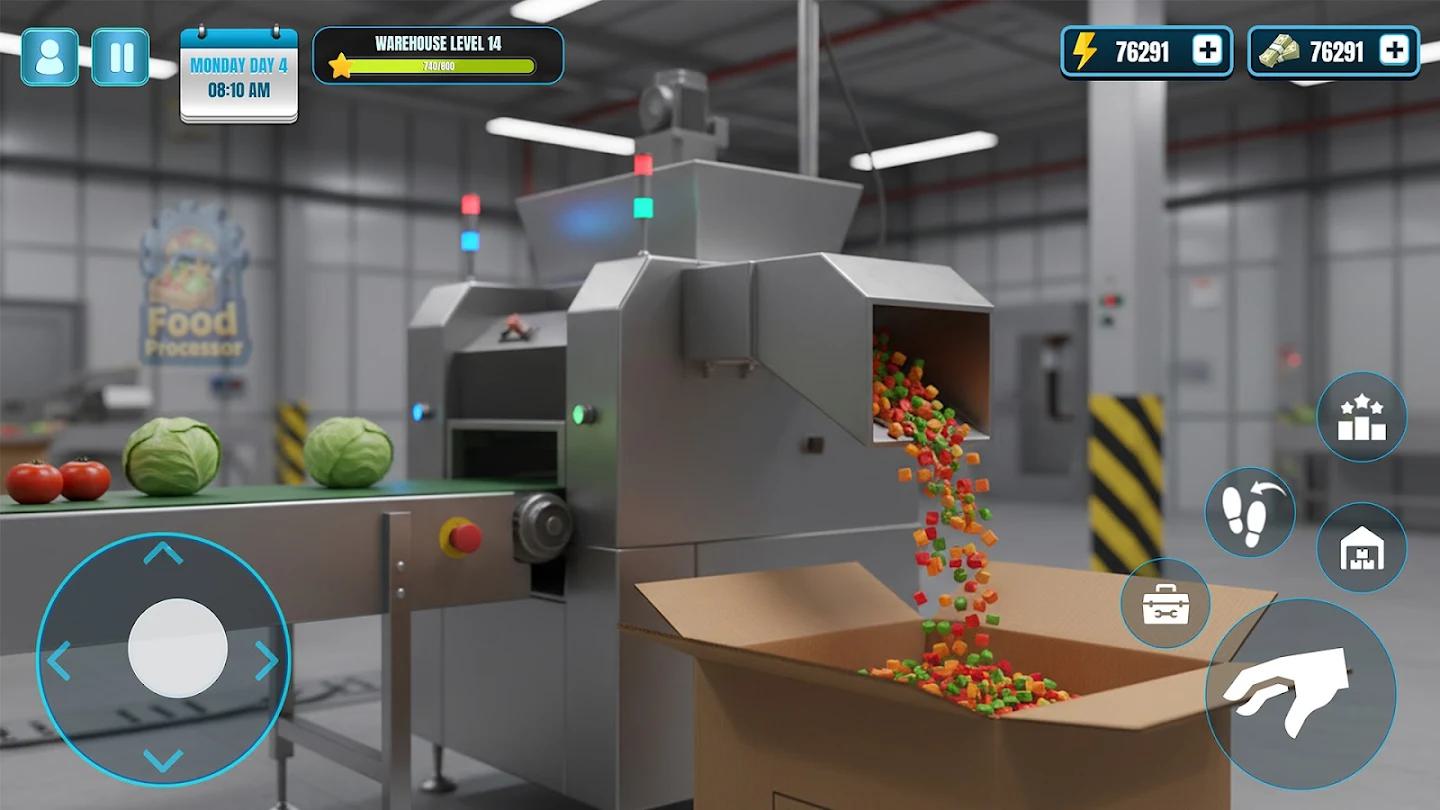This screenshot has width=1440, height=810.
Task: Open the warehouse storage button
Action: [1361, 547]
